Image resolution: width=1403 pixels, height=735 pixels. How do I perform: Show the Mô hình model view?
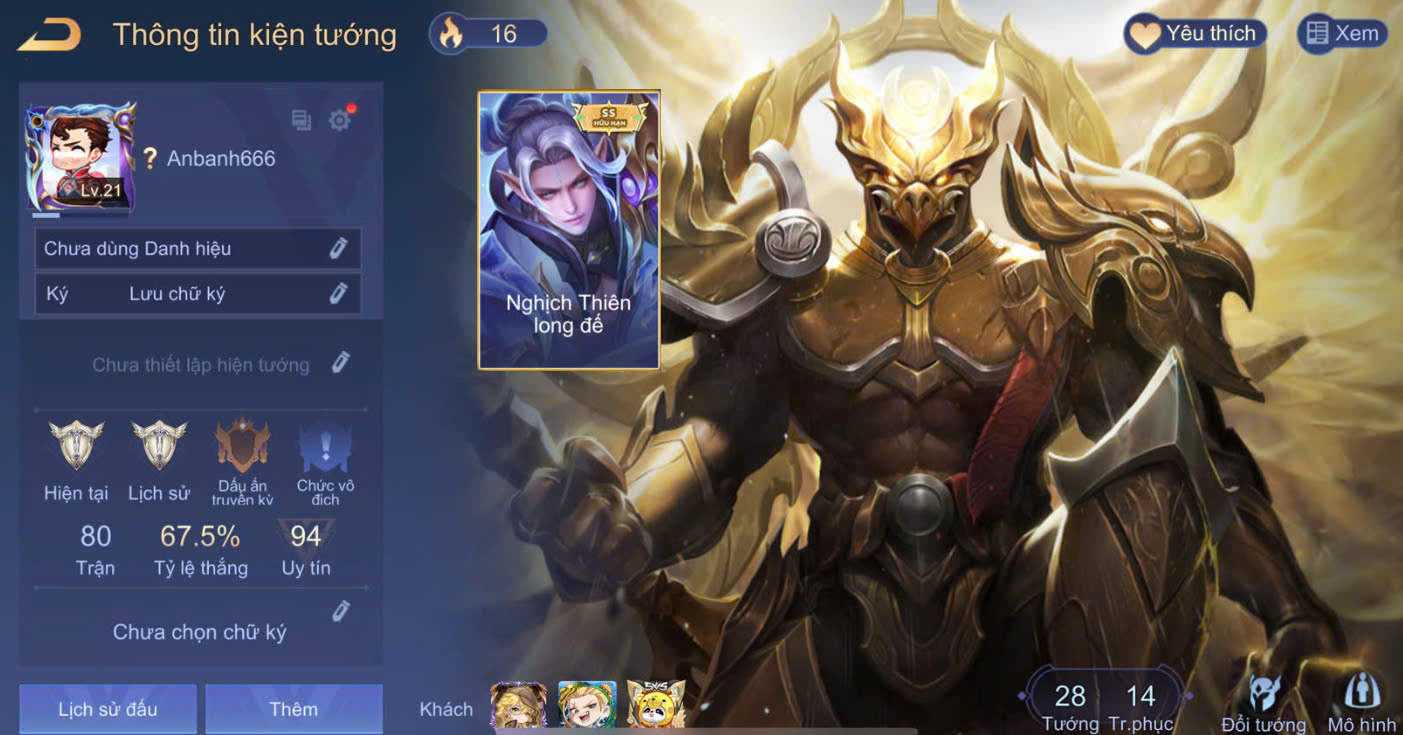click(1361, 702)
